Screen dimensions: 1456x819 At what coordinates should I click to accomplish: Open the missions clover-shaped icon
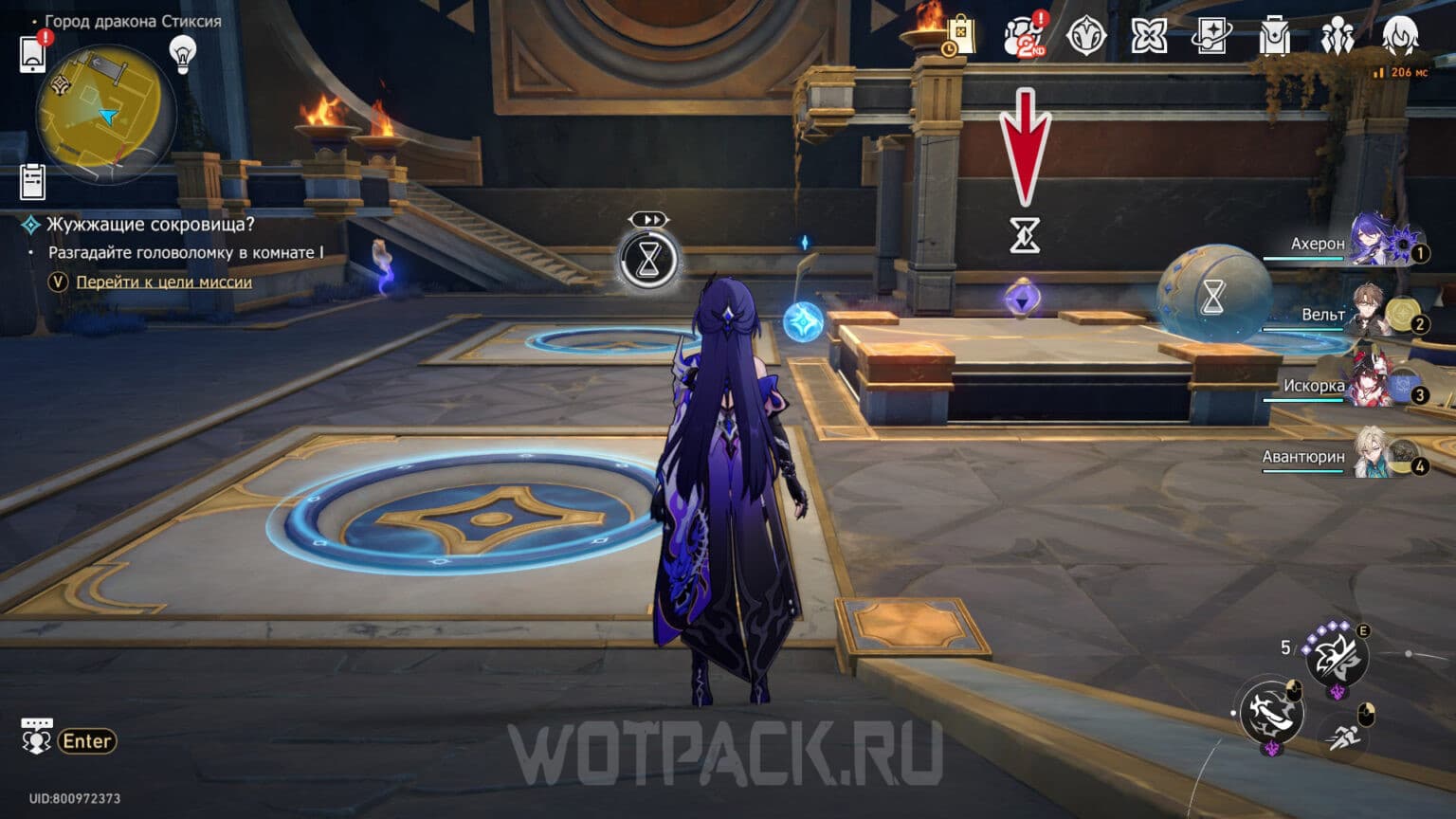1148,36
